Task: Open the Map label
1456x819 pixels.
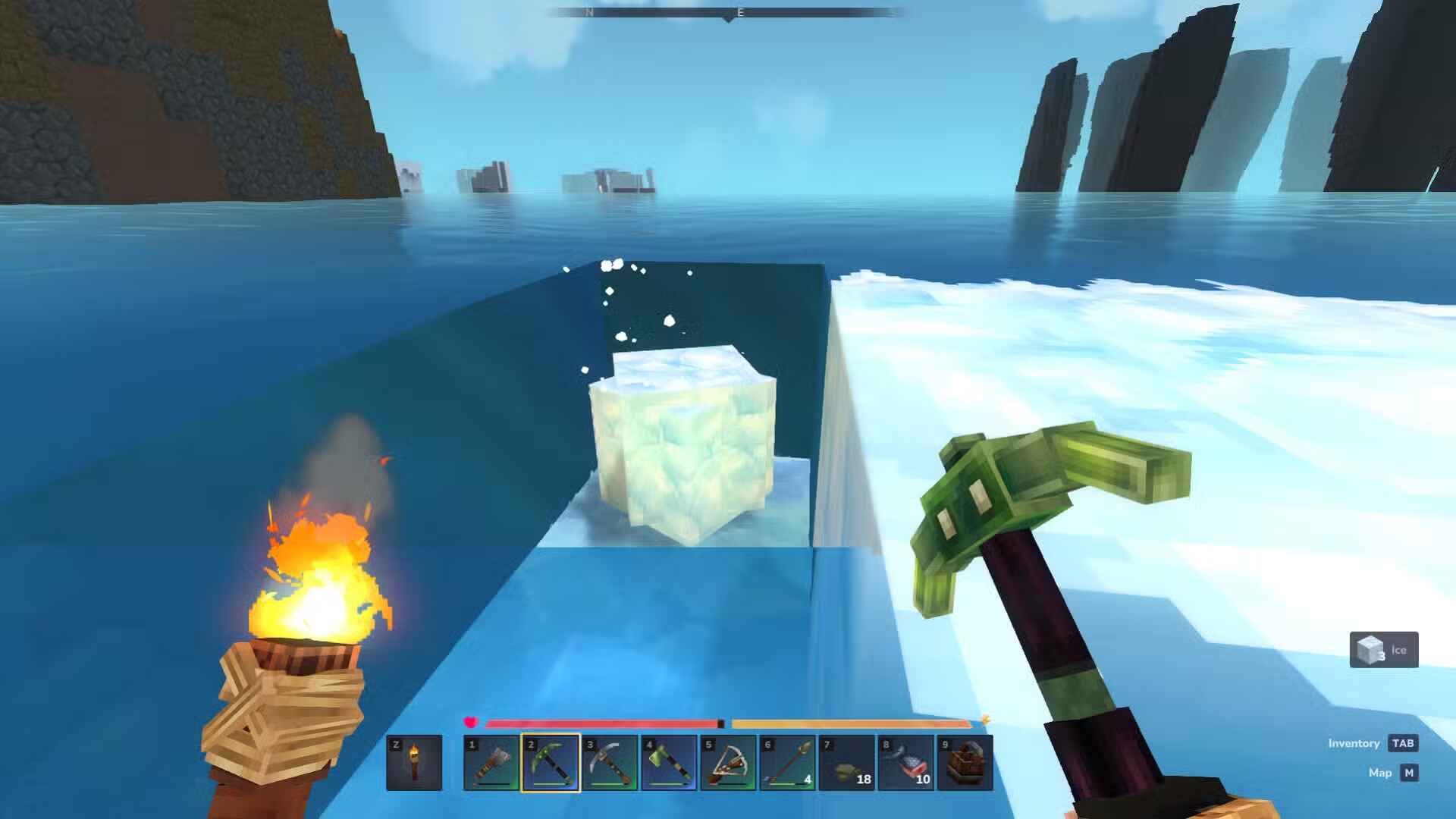Action: pos(1382,773)
